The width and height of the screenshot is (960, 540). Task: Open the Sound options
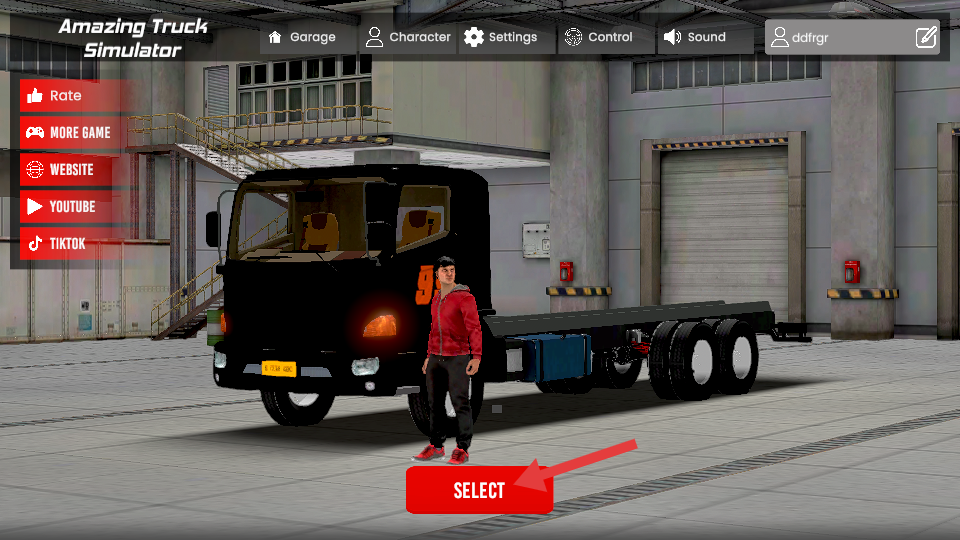tap(695, 38)
